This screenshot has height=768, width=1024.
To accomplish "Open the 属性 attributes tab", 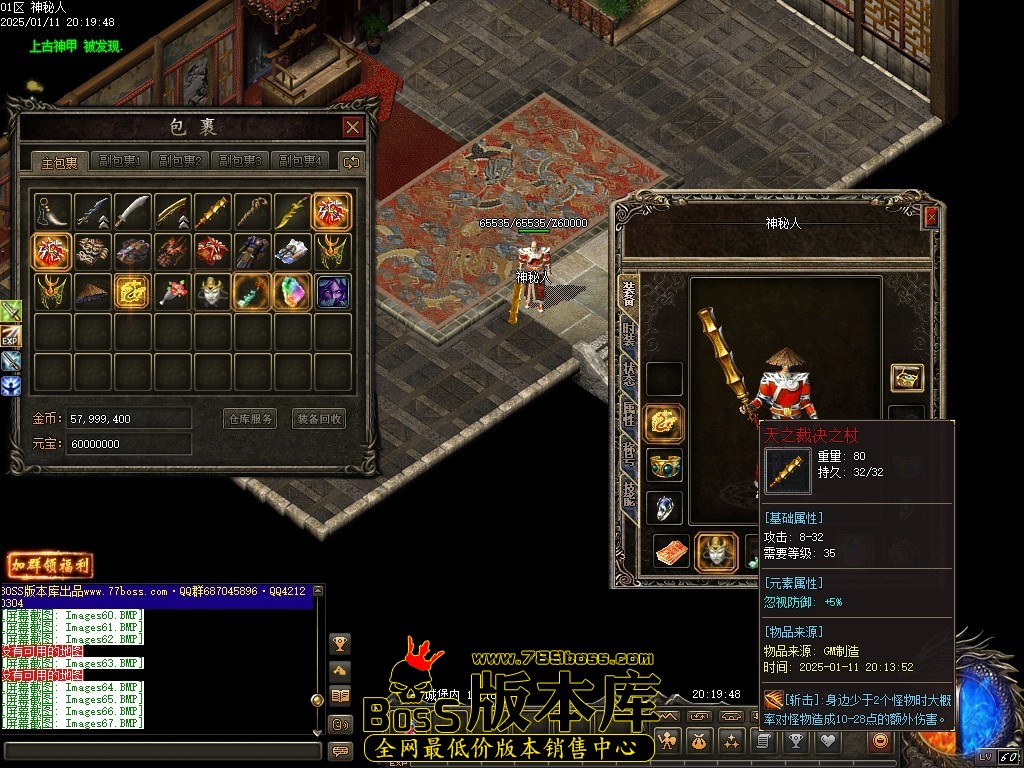I will click(x=629, y=412).
